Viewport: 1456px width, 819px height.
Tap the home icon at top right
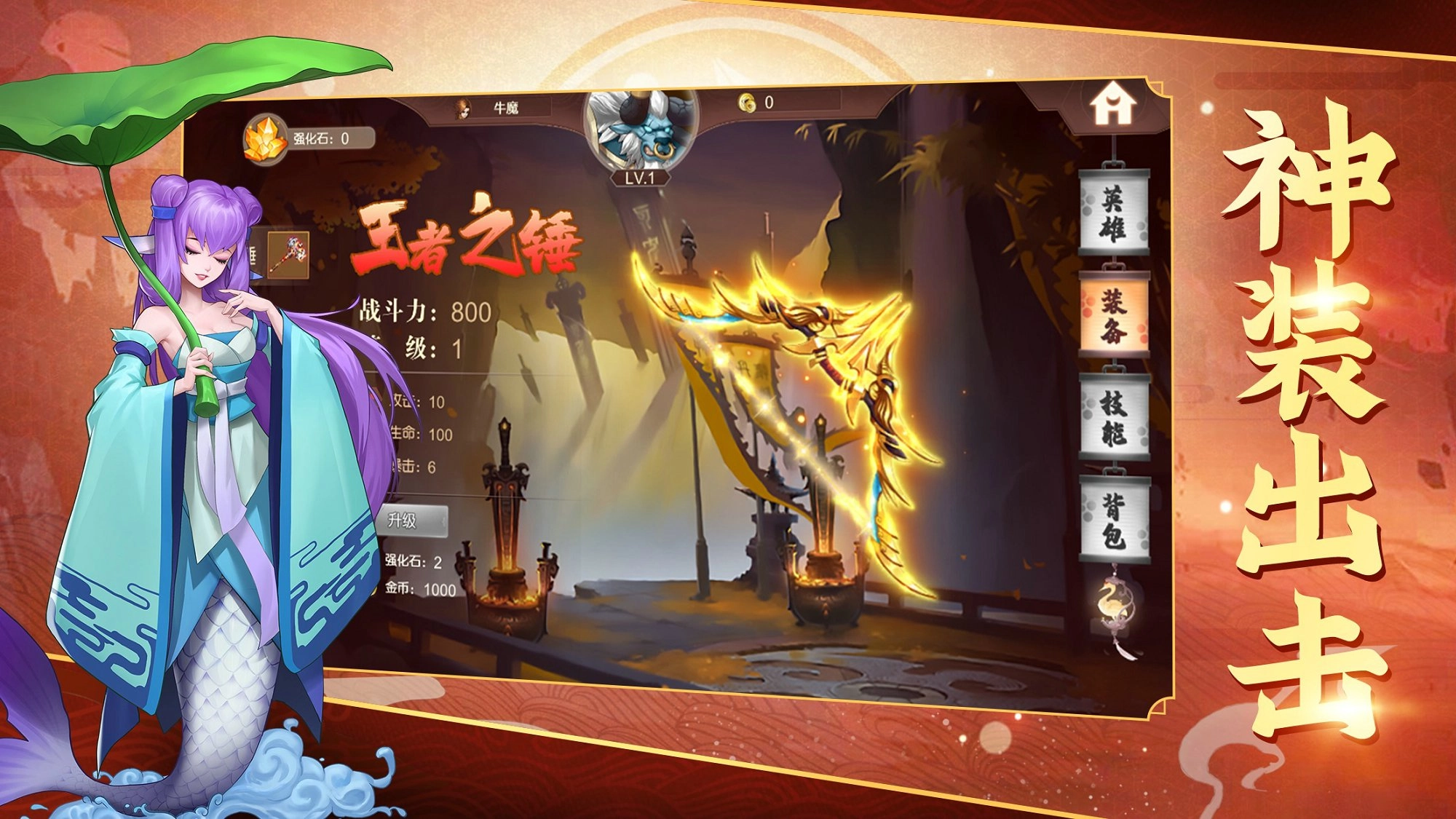1113,104
